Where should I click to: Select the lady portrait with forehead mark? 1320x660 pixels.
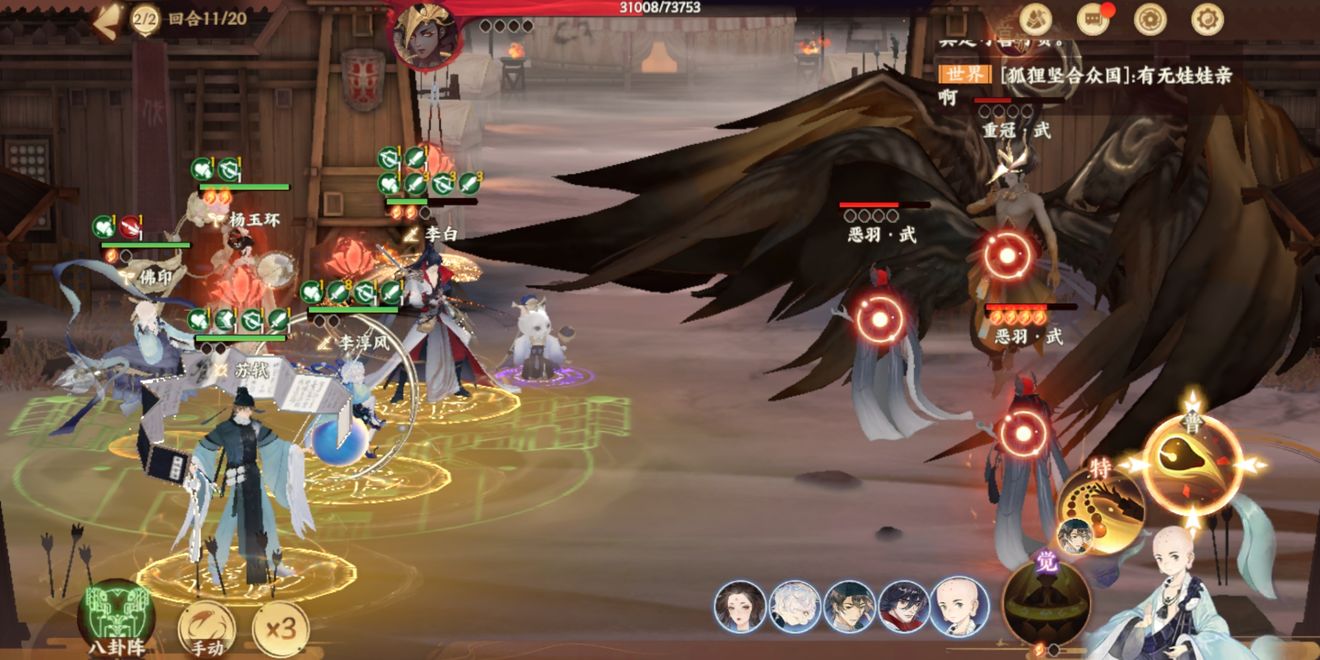pos(740,607)
